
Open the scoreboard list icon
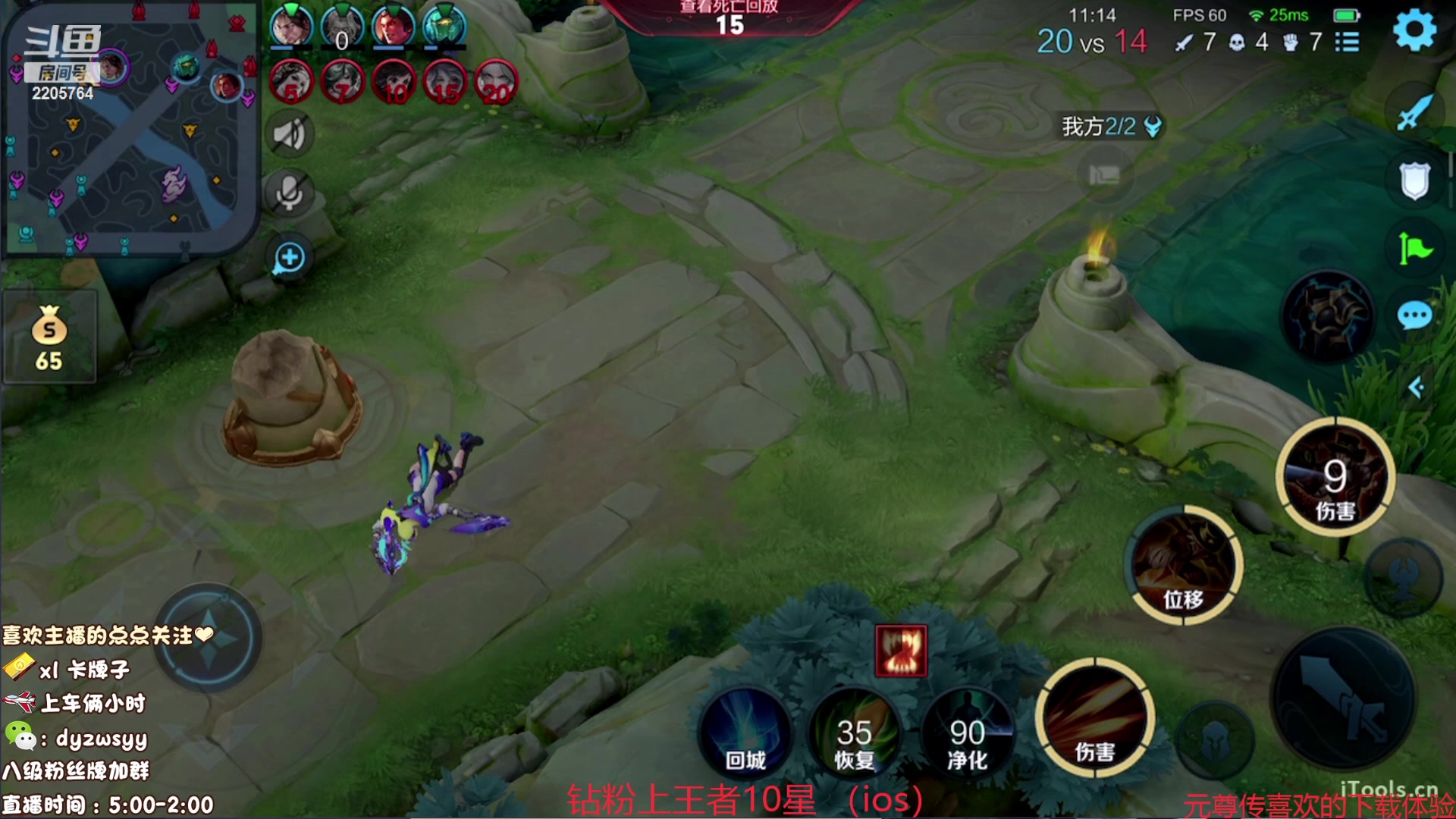[1347, 42]
